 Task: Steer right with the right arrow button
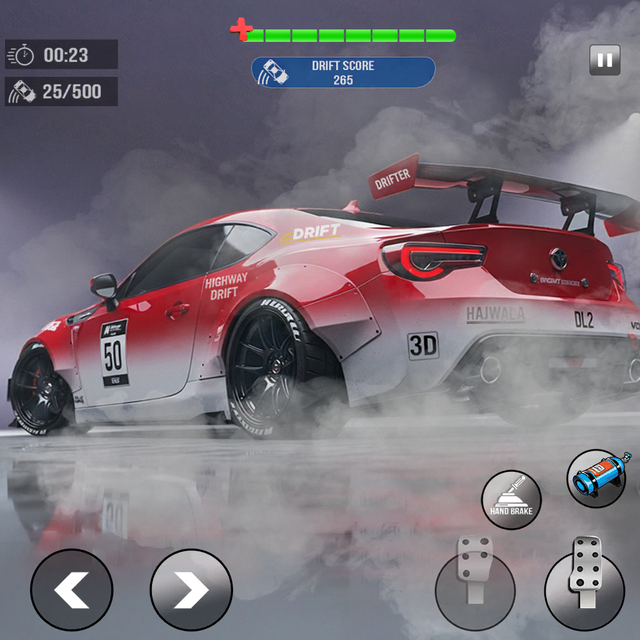pos(190,590)
